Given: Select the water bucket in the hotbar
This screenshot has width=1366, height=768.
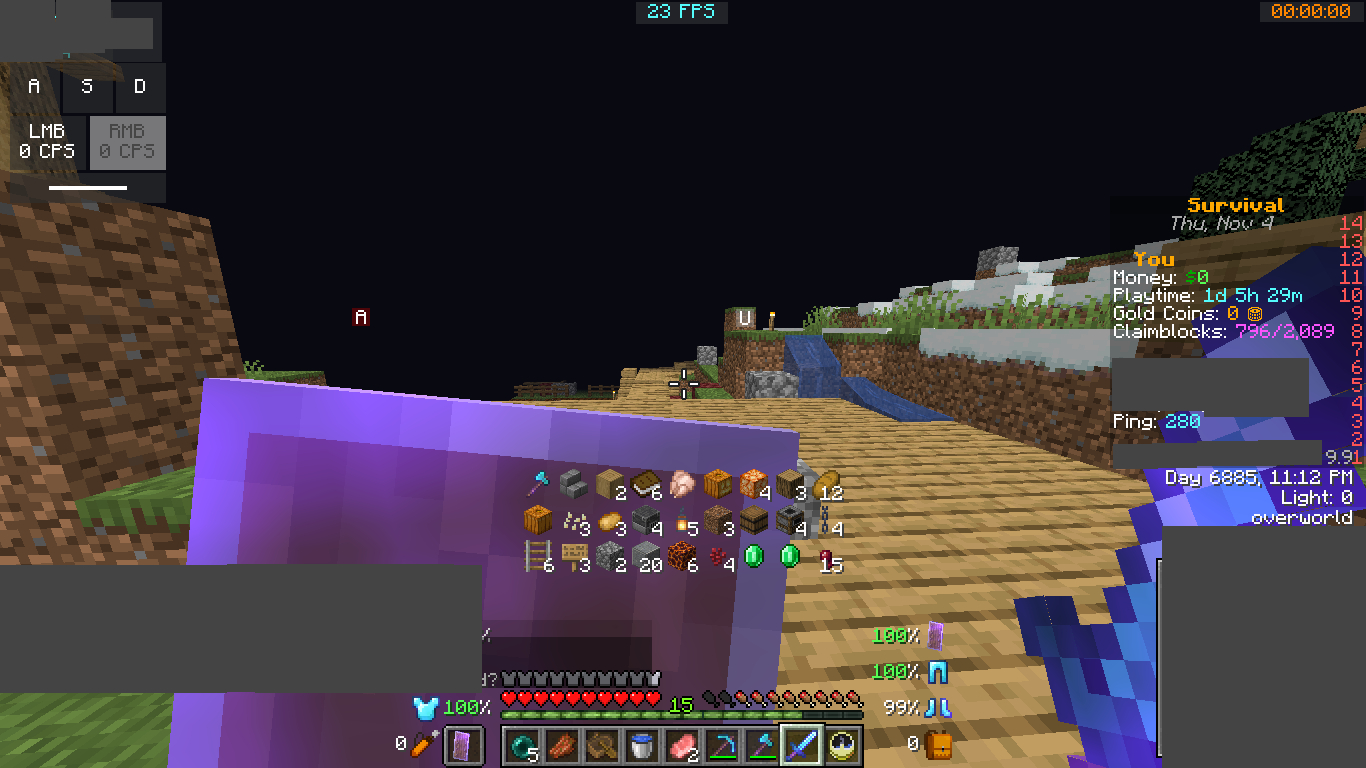Looking at the screenshot, I should click(641, 745).
